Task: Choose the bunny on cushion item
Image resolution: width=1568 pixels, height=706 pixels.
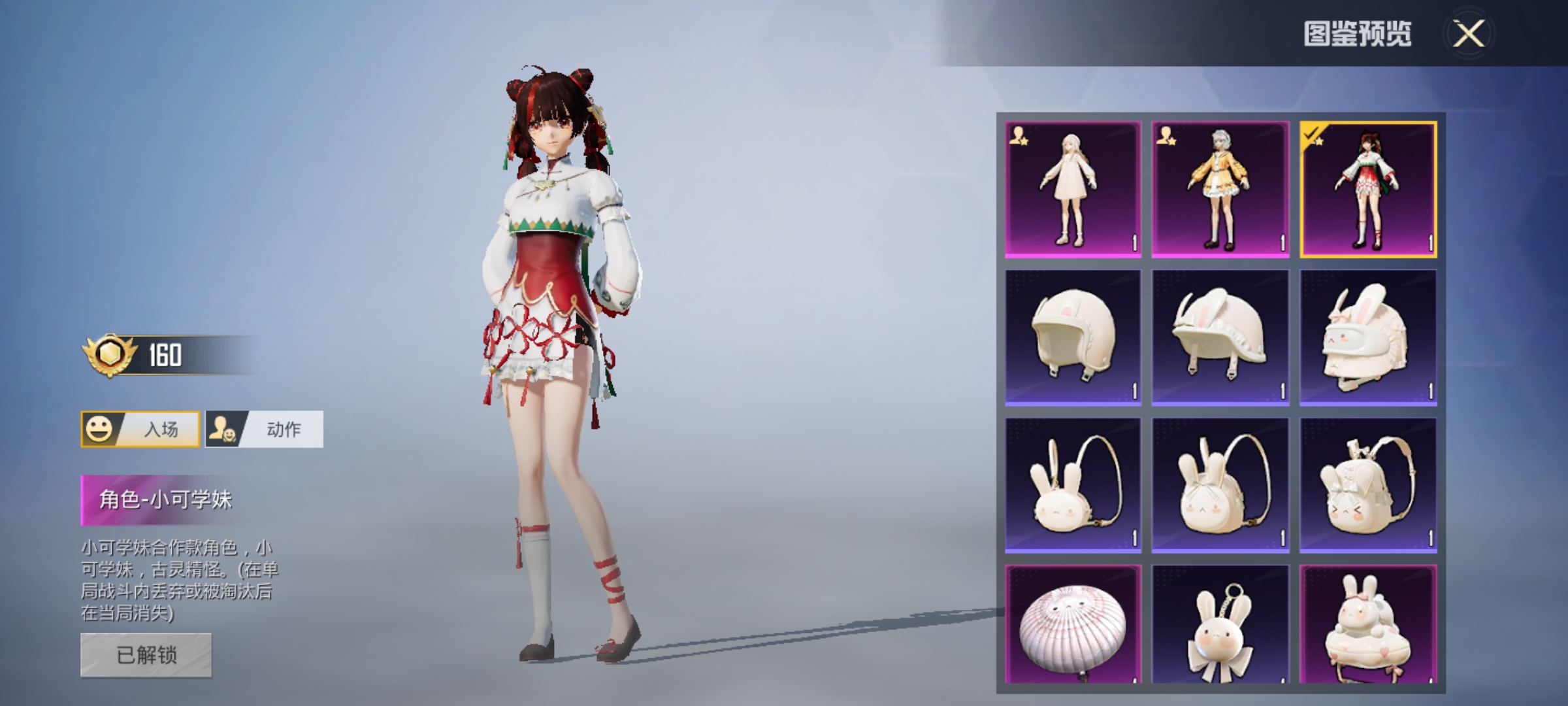Action: click(1368, 625)
